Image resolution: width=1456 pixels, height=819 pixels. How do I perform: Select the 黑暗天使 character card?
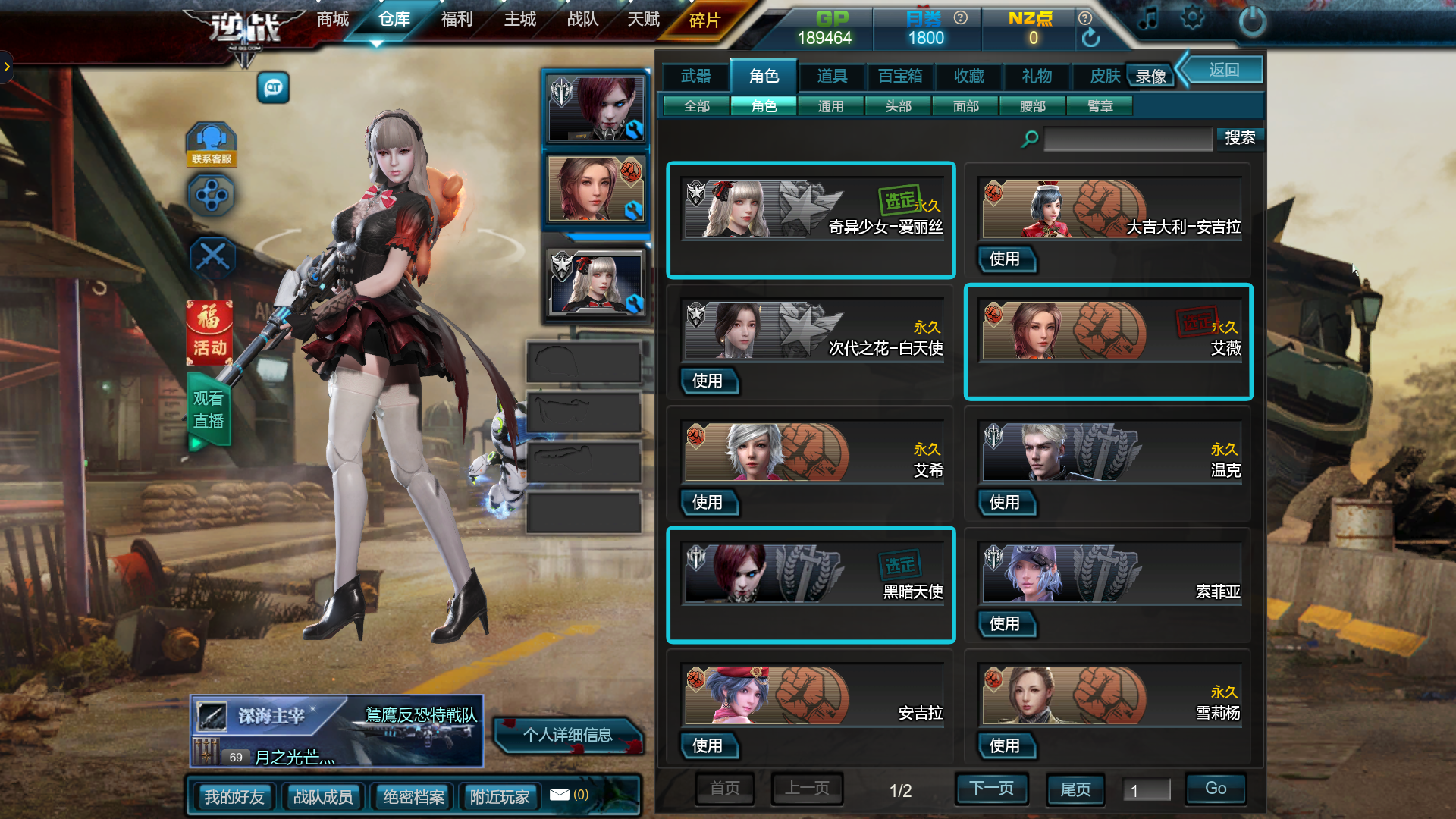click(x=810, y=584)
